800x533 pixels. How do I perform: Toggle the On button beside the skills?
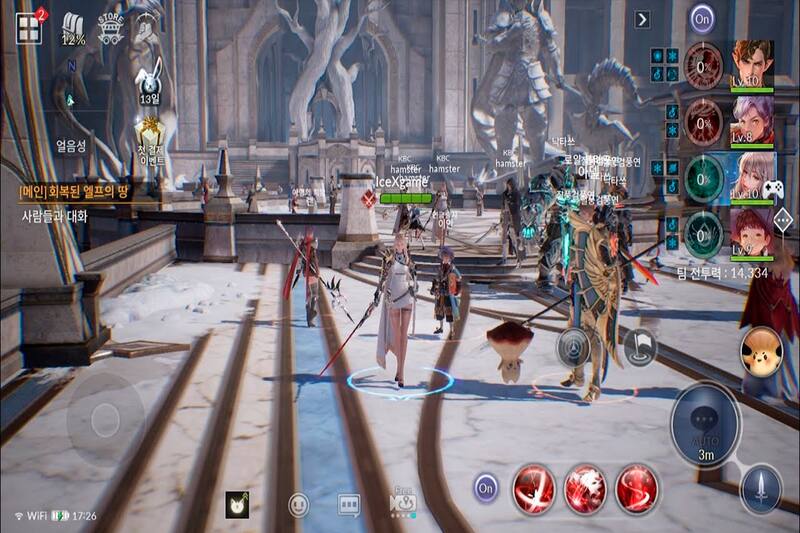click(x=487, y=489)
